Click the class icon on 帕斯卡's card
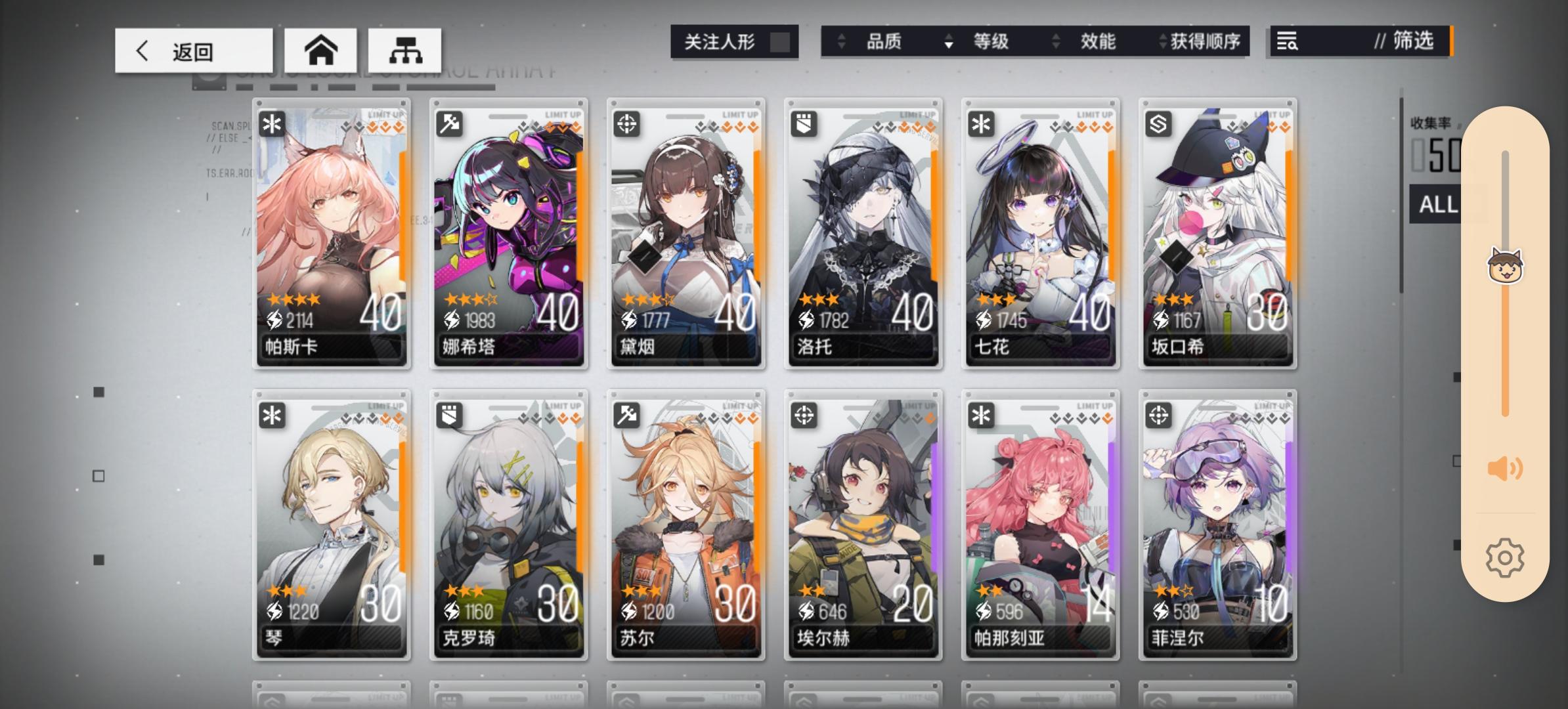The image size is (1568, 709). coord(271,123)
